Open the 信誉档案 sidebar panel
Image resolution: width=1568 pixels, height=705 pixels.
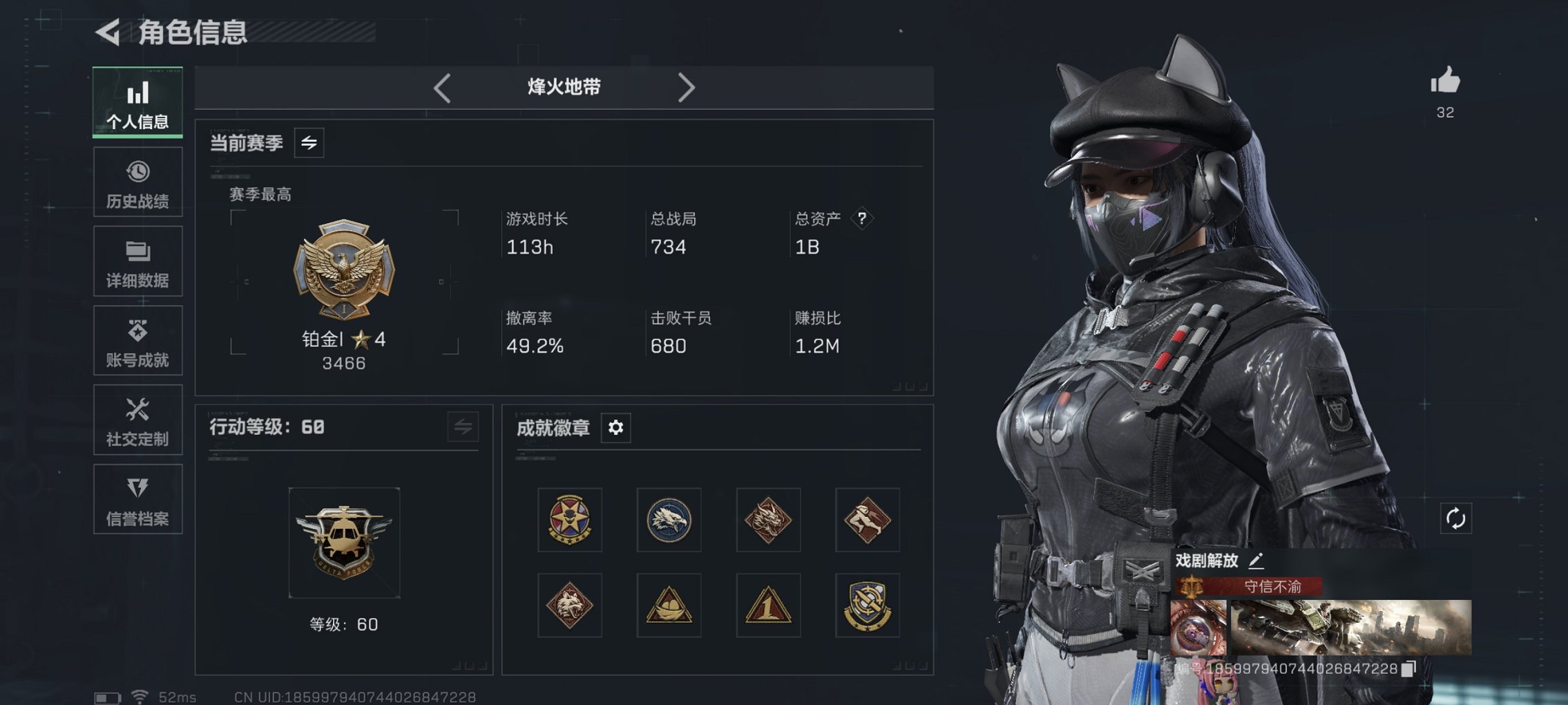[137, 499]
